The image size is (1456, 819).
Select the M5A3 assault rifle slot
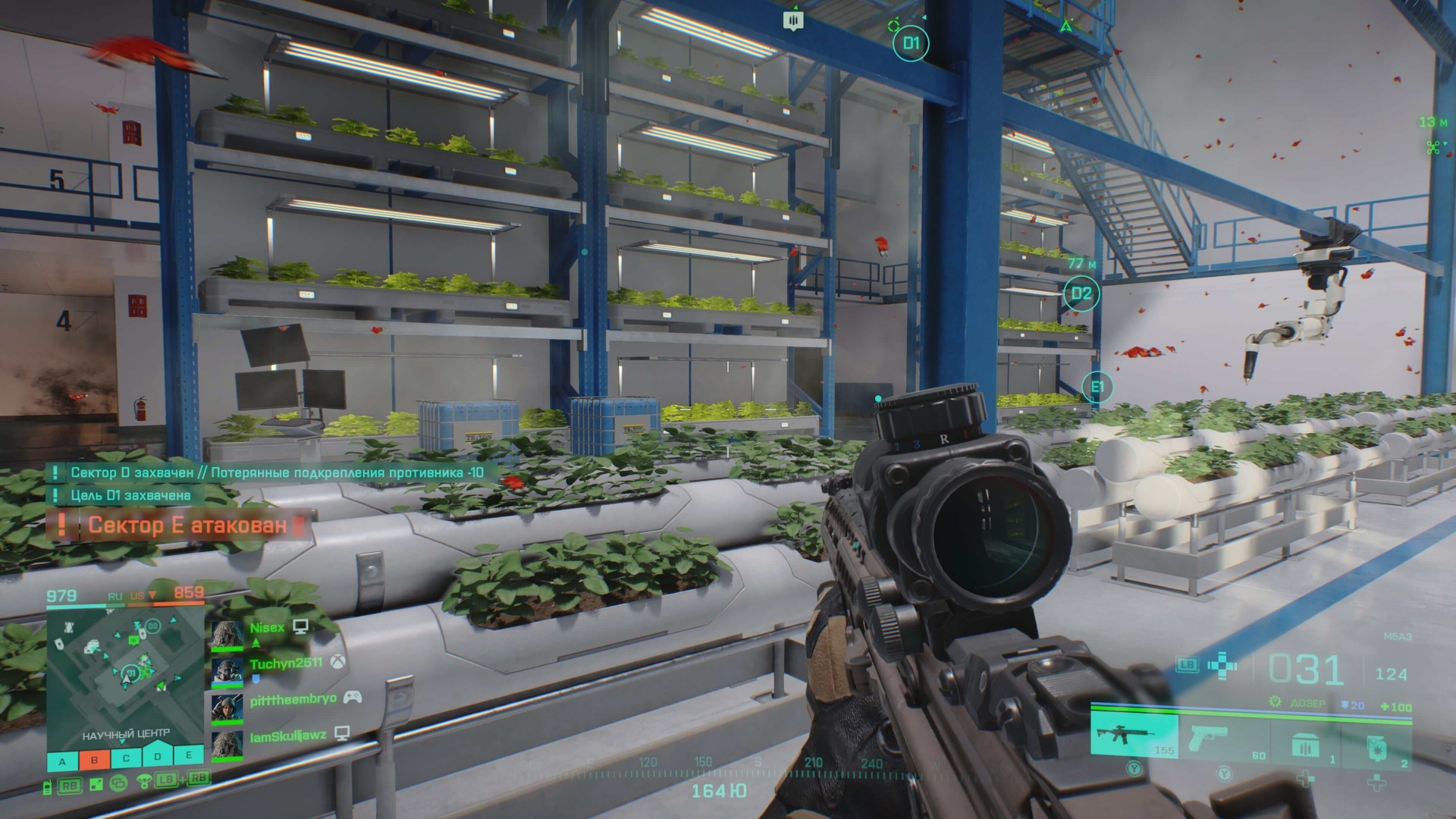coord(1134,735)
